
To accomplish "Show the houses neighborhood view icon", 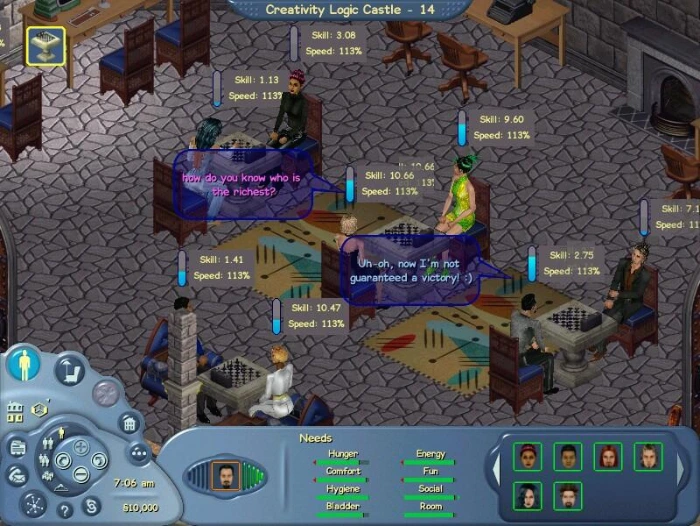I will pos(15,412).
